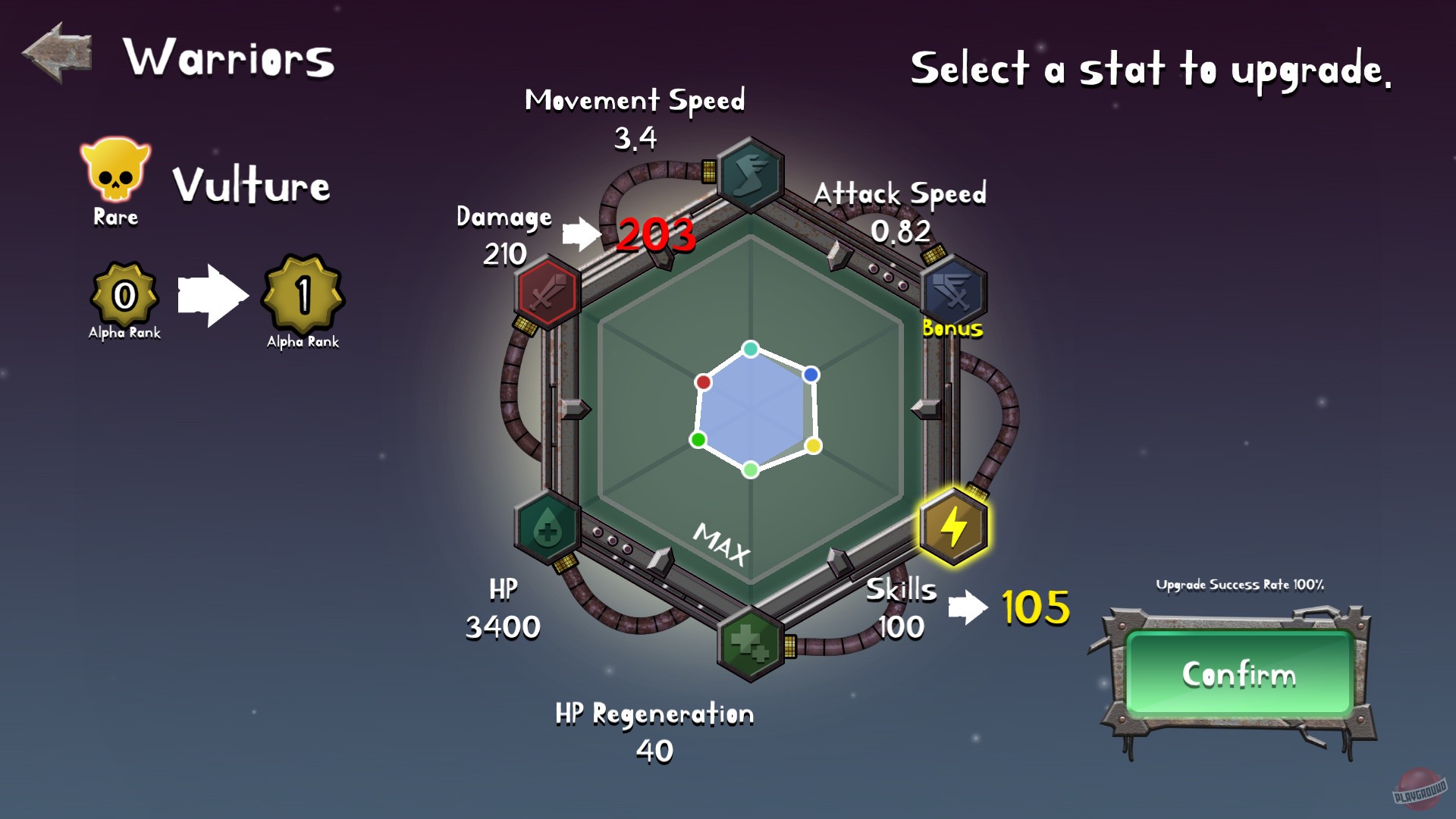Click the teal dot on the stat chart
This screenshot has height=819, width=1456.
[x=749, y=350]
